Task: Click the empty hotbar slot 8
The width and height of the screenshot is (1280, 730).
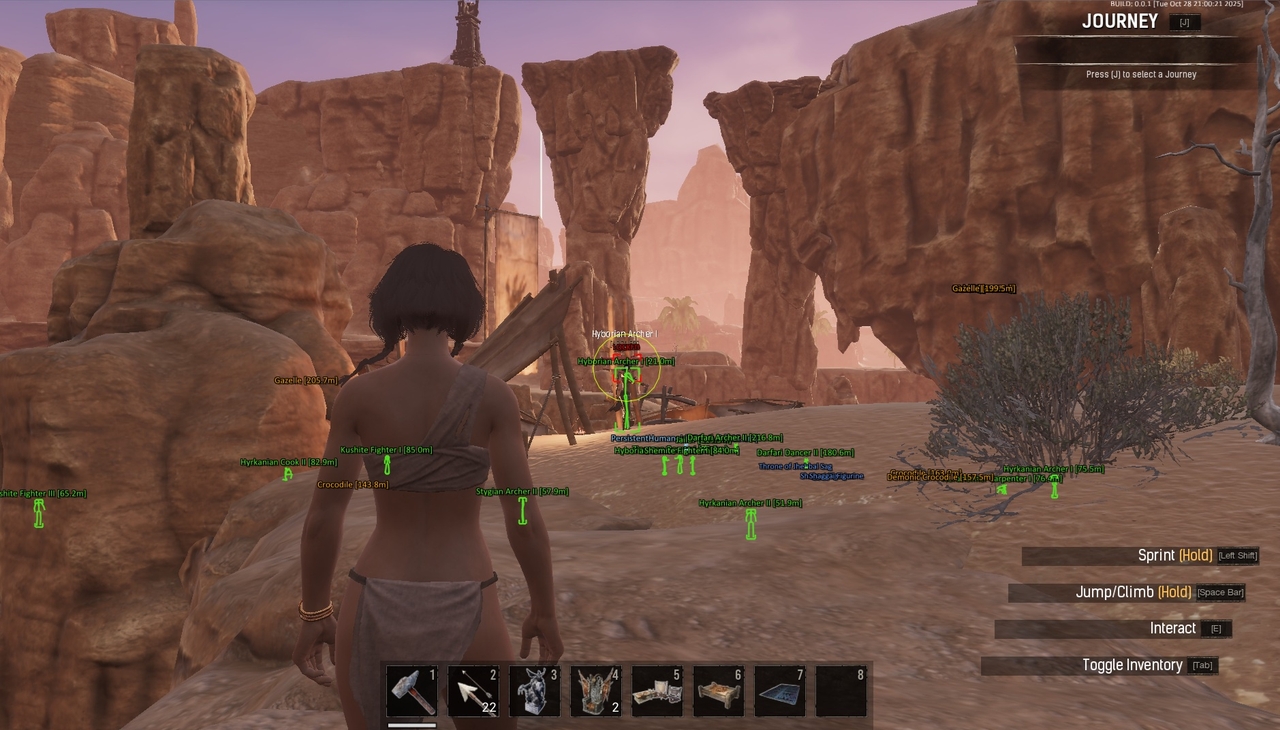Action: point(841,692)
